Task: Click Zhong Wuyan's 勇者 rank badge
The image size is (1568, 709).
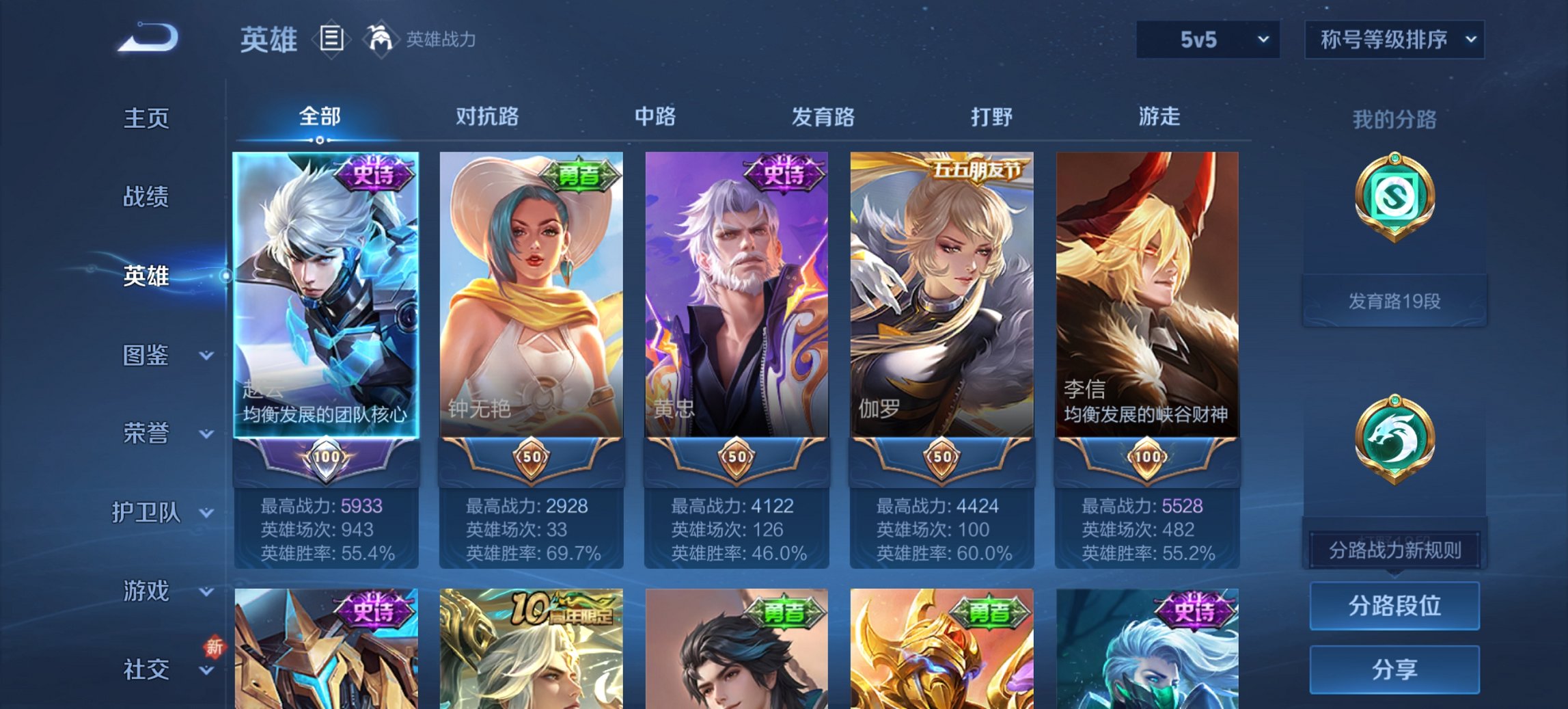Action: tap(580, 176)
